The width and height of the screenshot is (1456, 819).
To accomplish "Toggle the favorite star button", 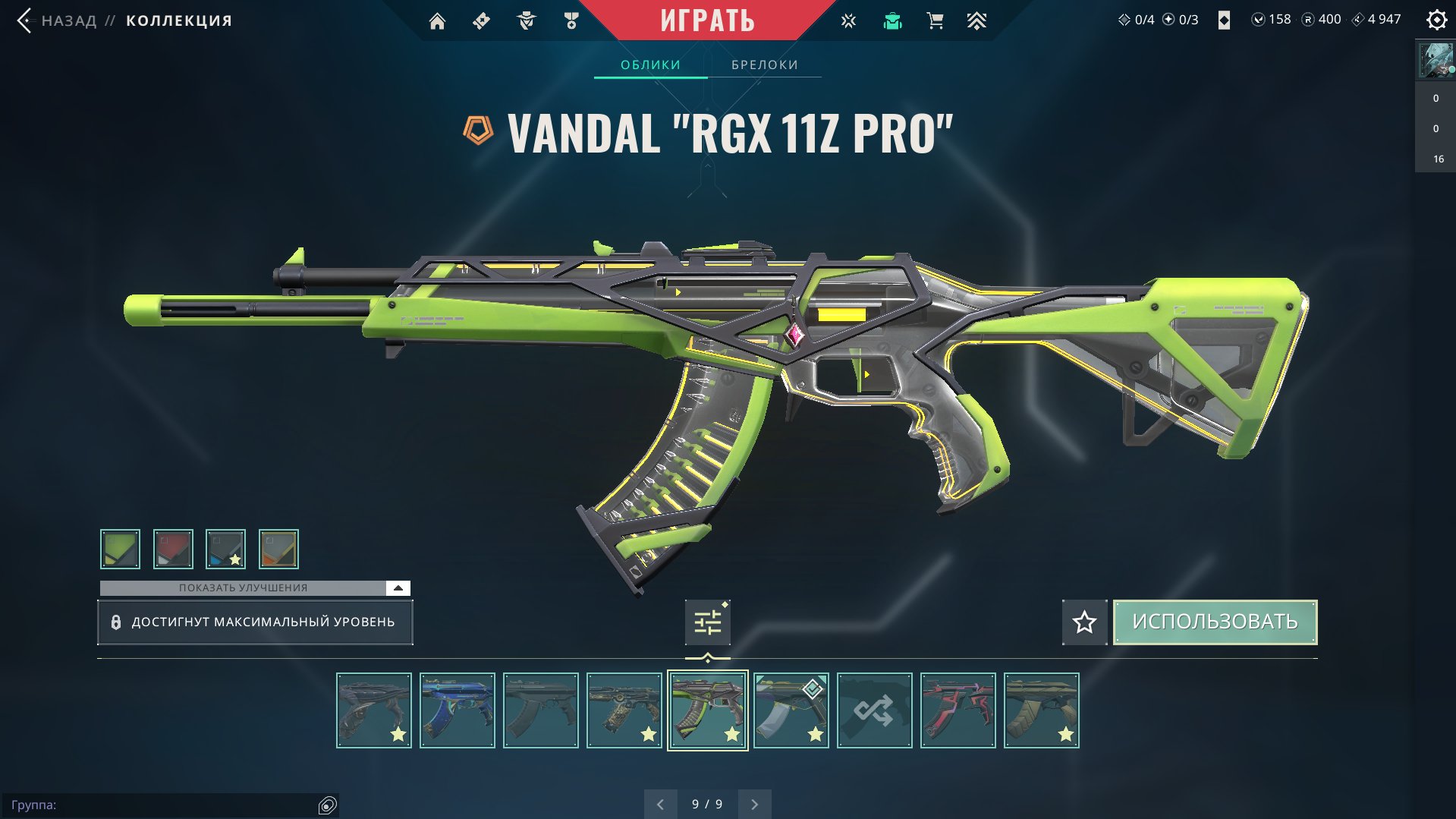I will pyautogui.click(x=1084, y=622).
